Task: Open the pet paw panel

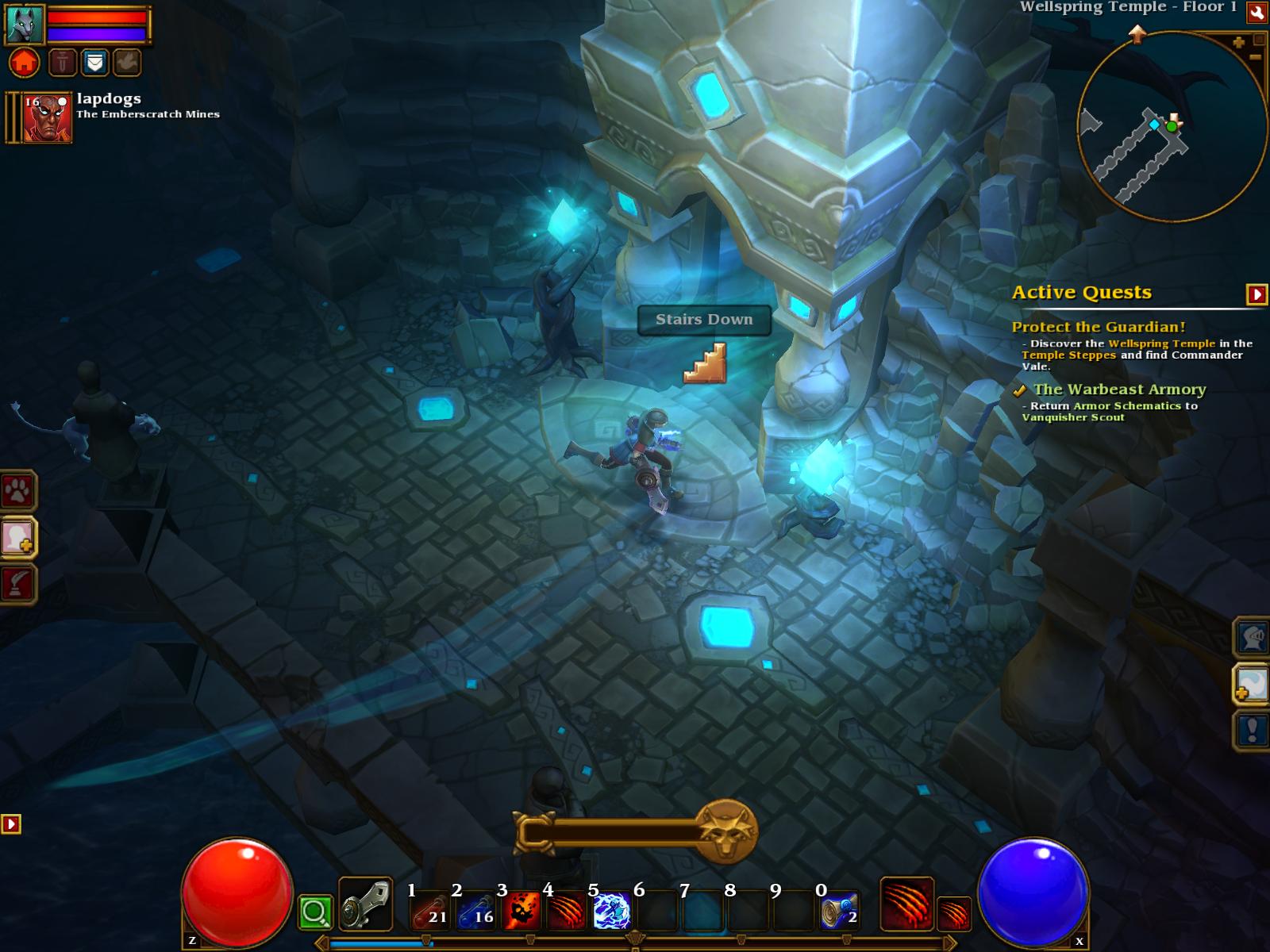Action: coord(17,492)
